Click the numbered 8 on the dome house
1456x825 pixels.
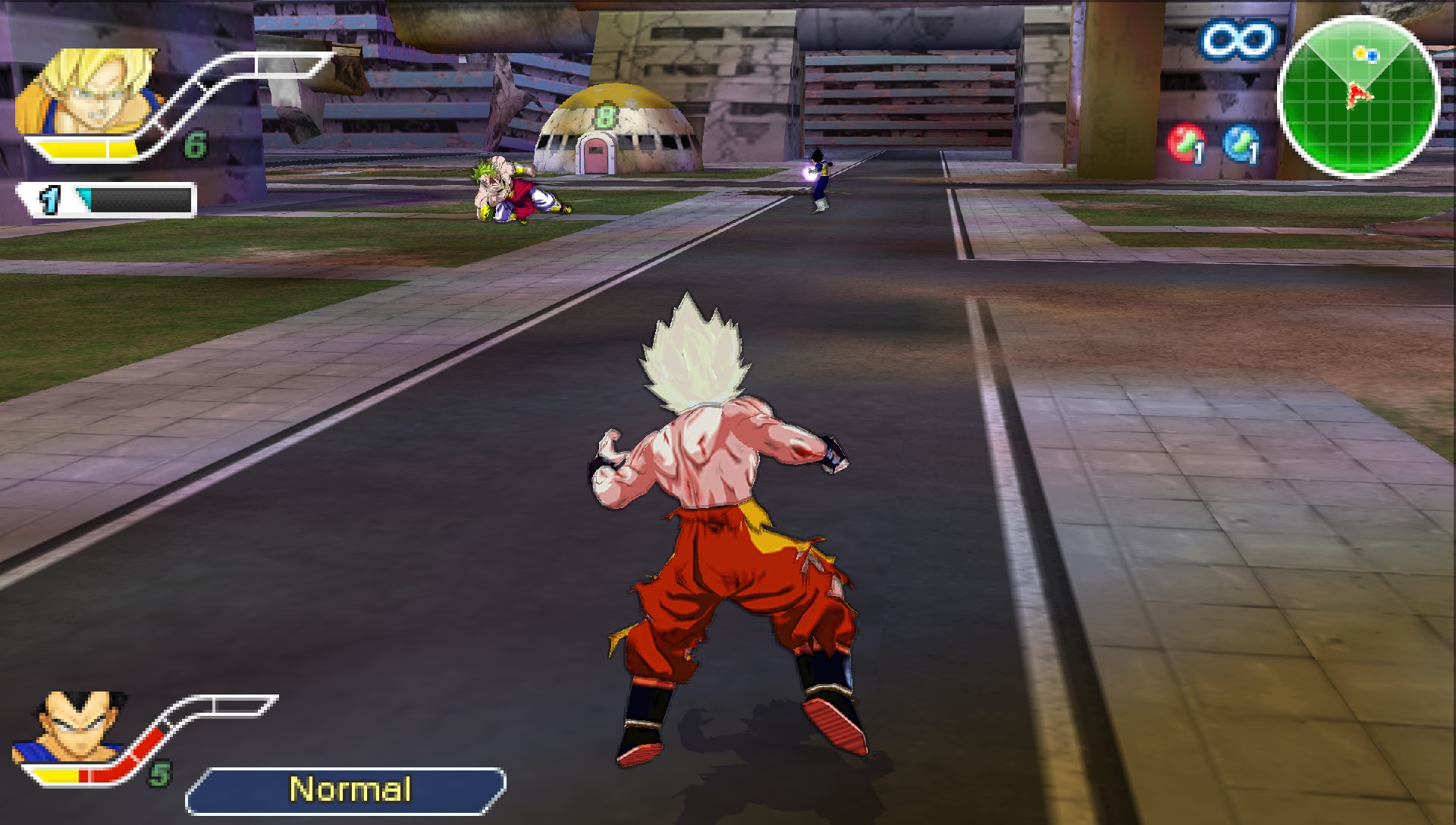(x=604, y=114)
